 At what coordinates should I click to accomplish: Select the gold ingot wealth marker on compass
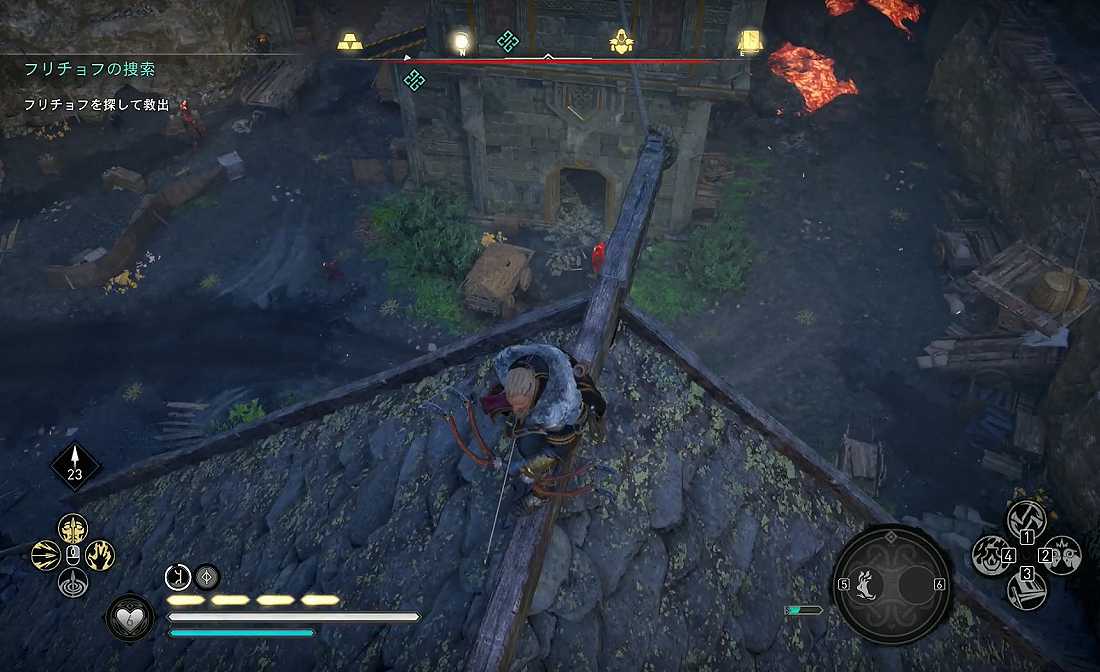point(350,41)
